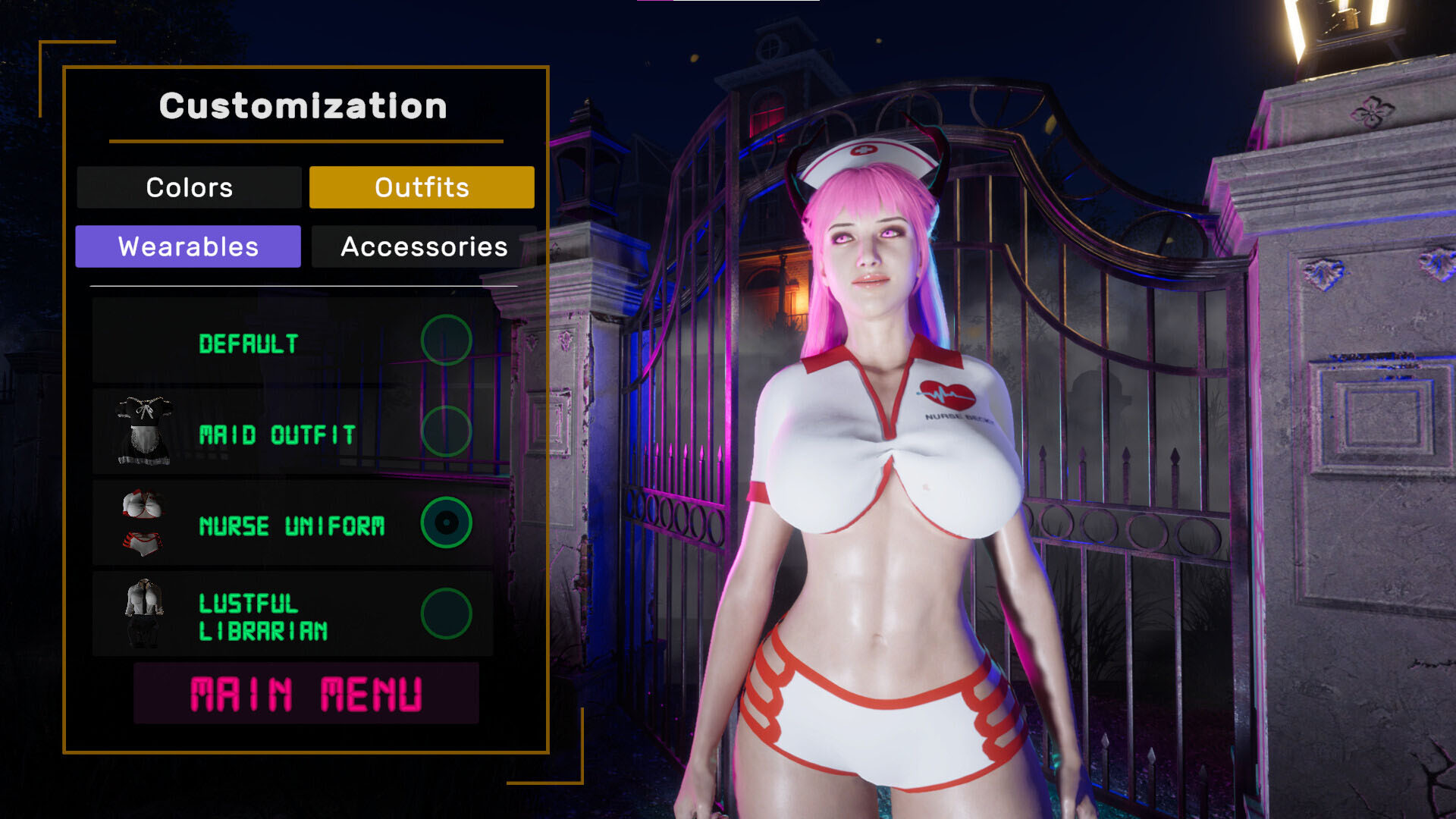Toggle the Lustful Librarian radio button
1456x819 pixels.
coord(446,614)
